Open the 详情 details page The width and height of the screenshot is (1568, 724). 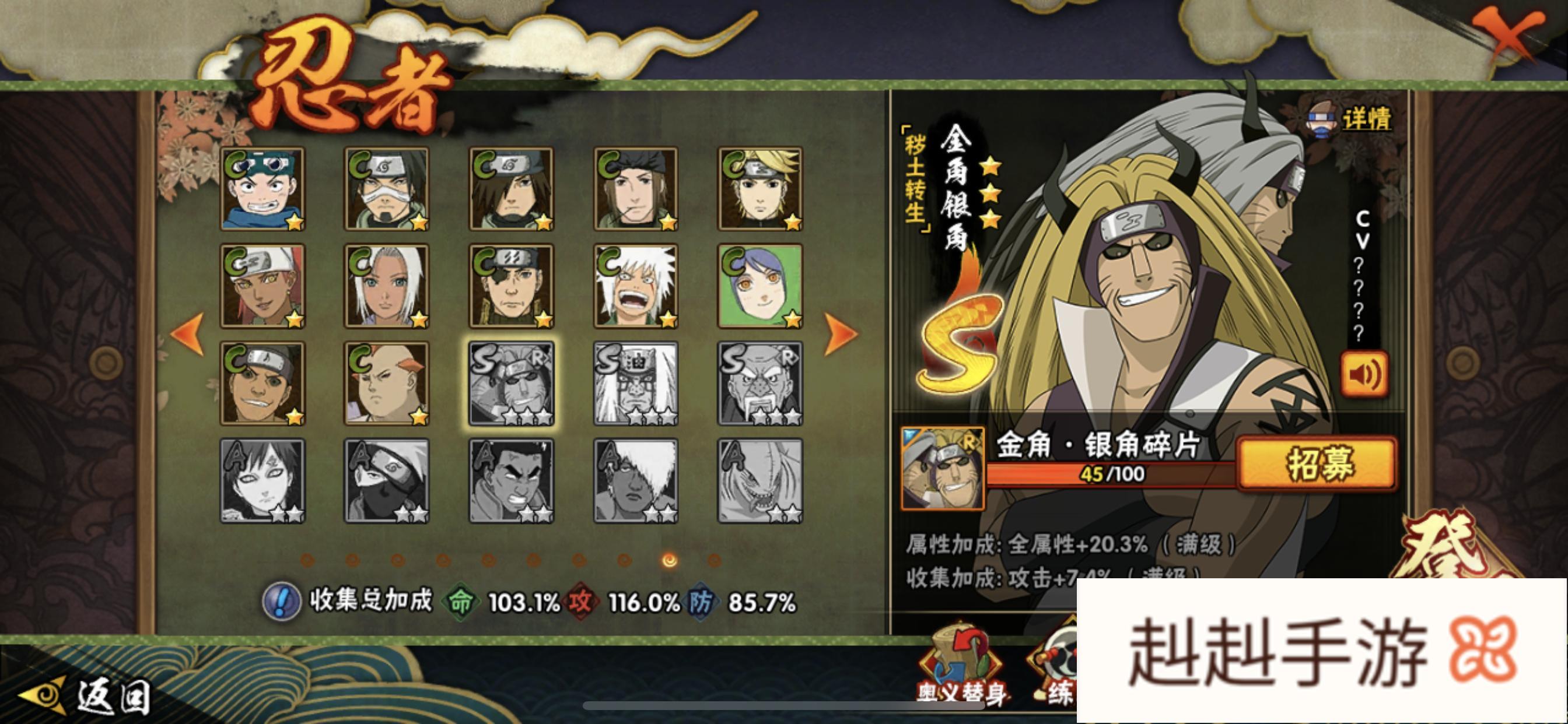pos(1352,120)
